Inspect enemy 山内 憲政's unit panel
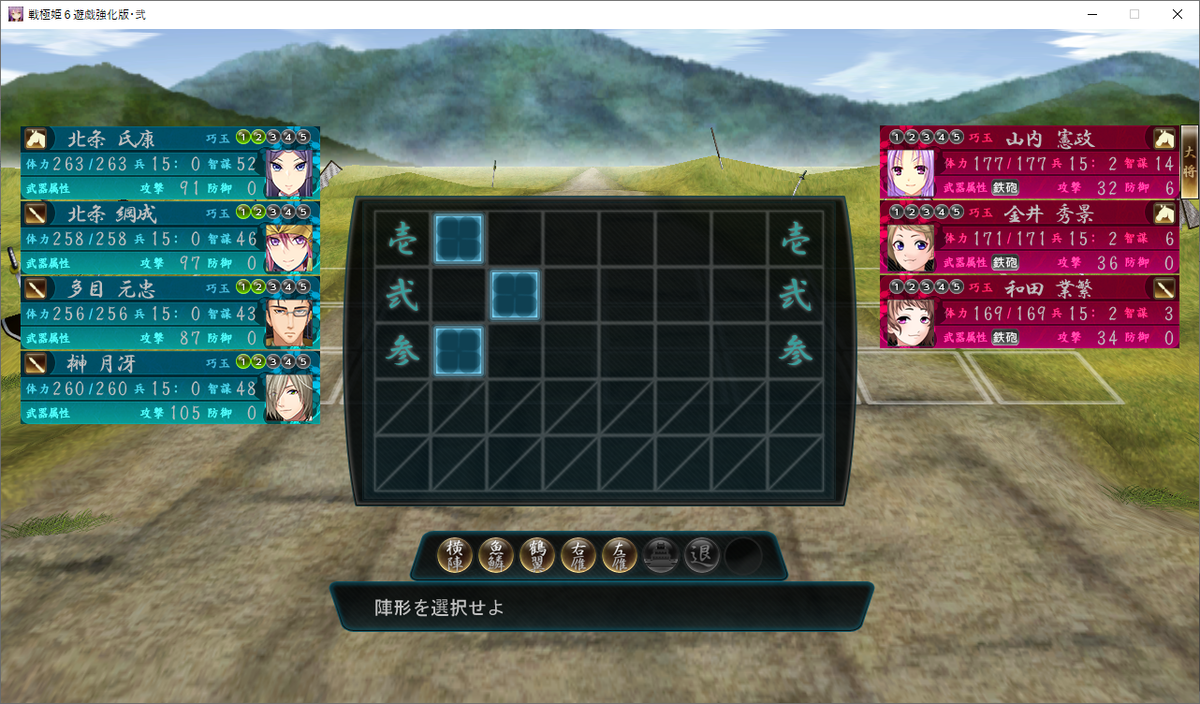Image resolution: width=1200 pixels, height=704 pixels. coord(1029,162)
